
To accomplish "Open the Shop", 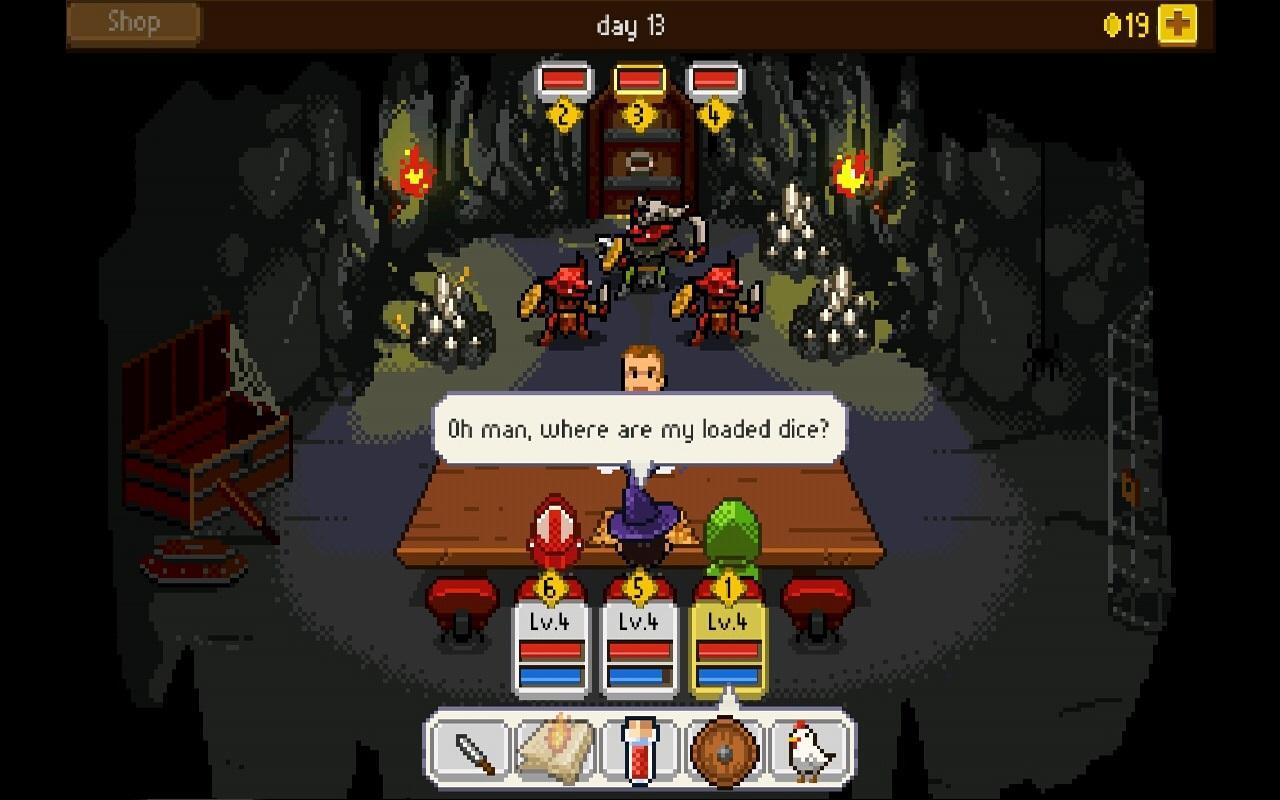I will click(131, 22).
